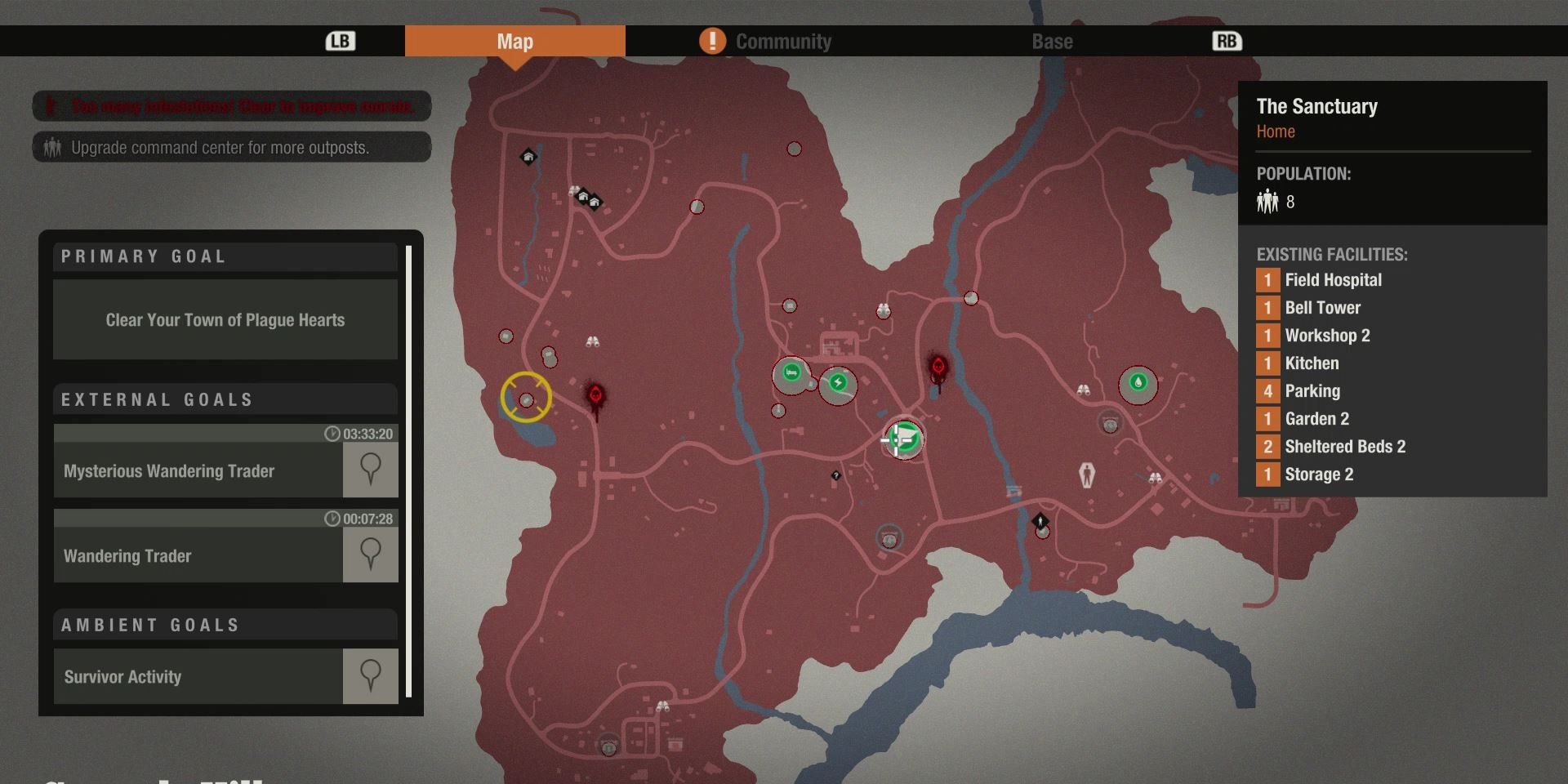The width and height of the screenshot is (1568, 784).
Task: Click the home base flag marker
Action: [x=904, y=439]
